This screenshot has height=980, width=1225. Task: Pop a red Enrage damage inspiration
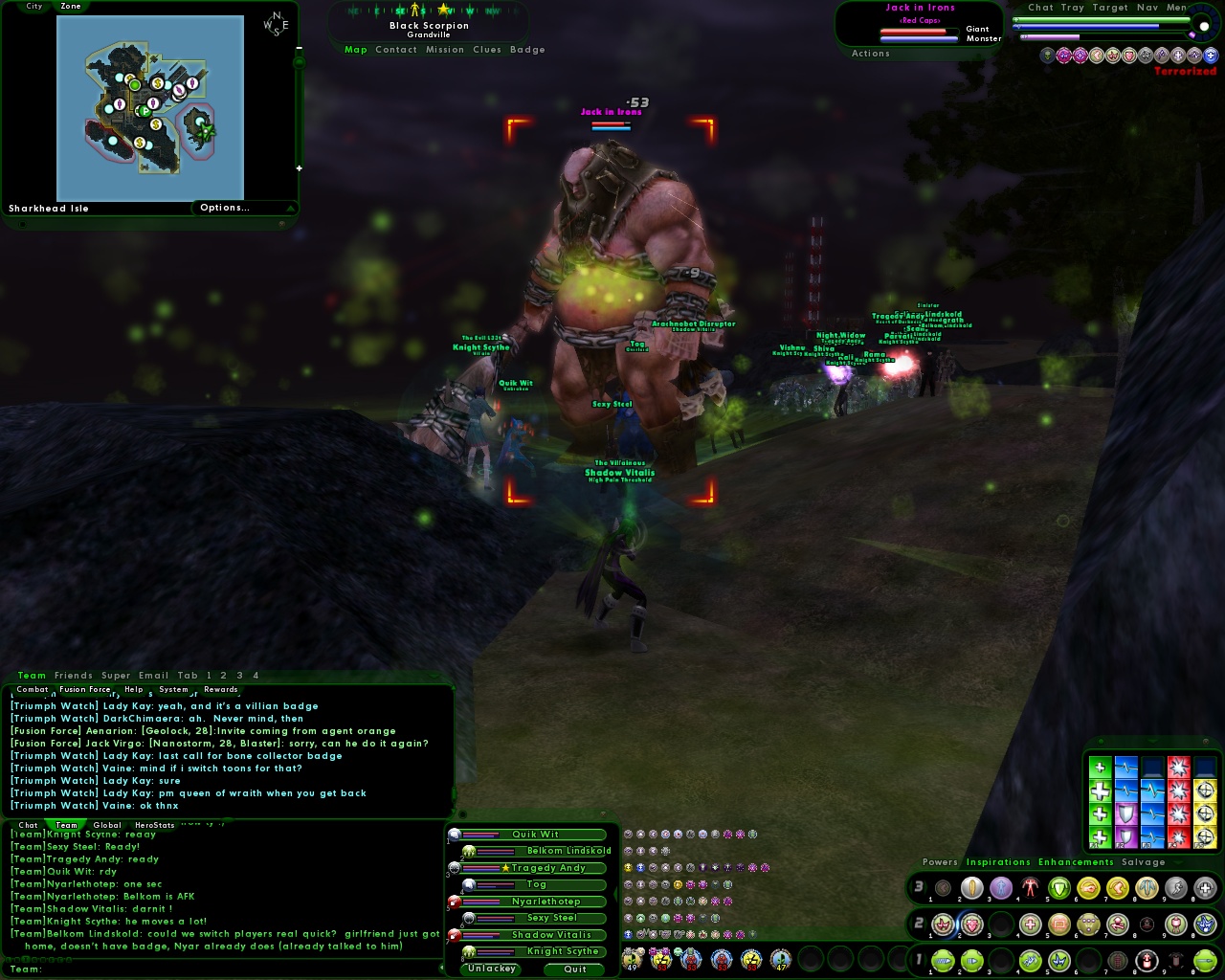point(1179,789)
